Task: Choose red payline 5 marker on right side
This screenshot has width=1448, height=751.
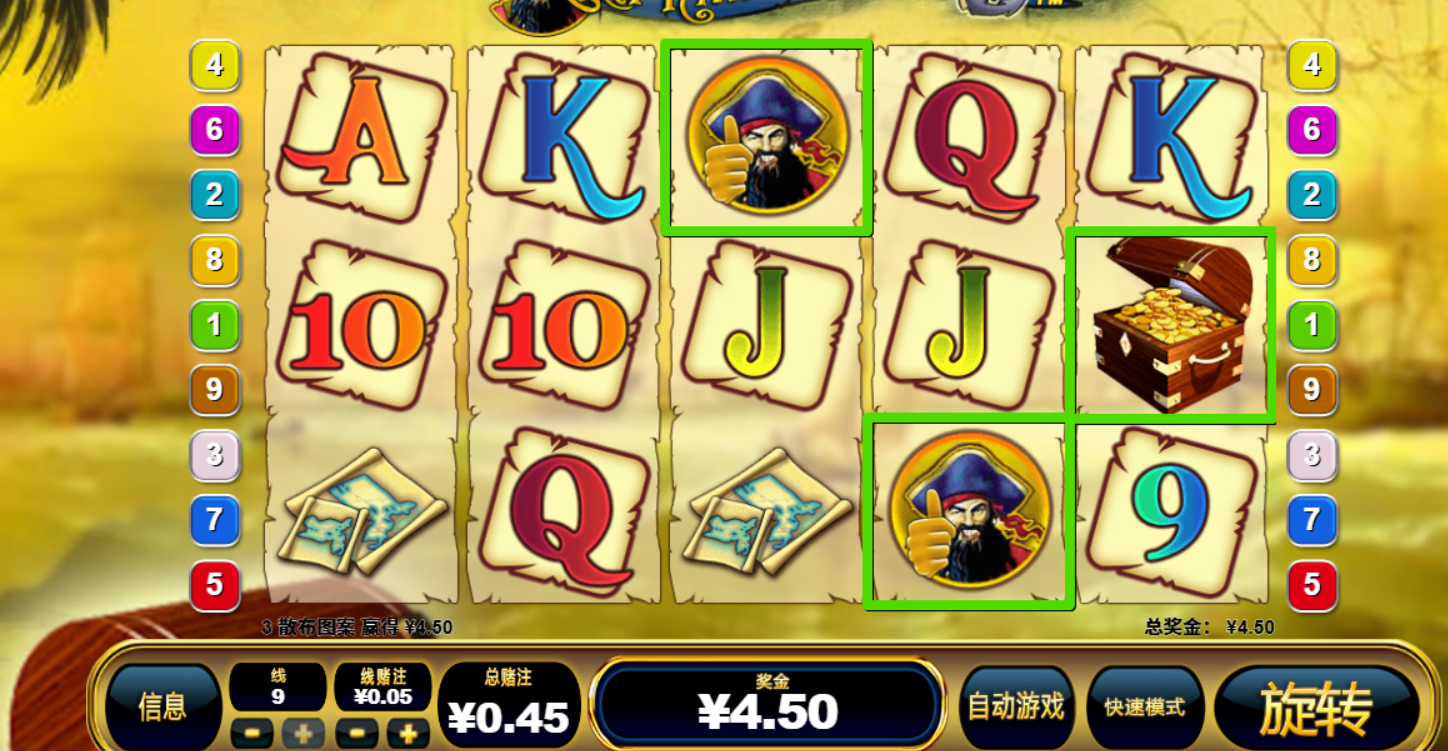Action: pos(1311,585)
